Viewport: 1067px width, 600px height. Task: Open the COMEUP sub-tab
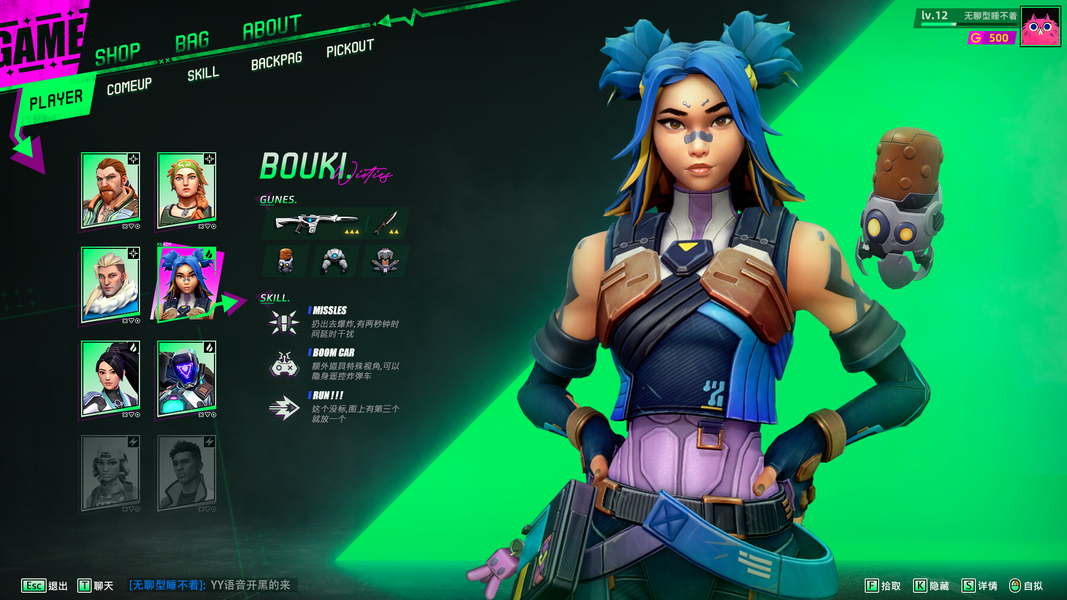tap(129, 87)
